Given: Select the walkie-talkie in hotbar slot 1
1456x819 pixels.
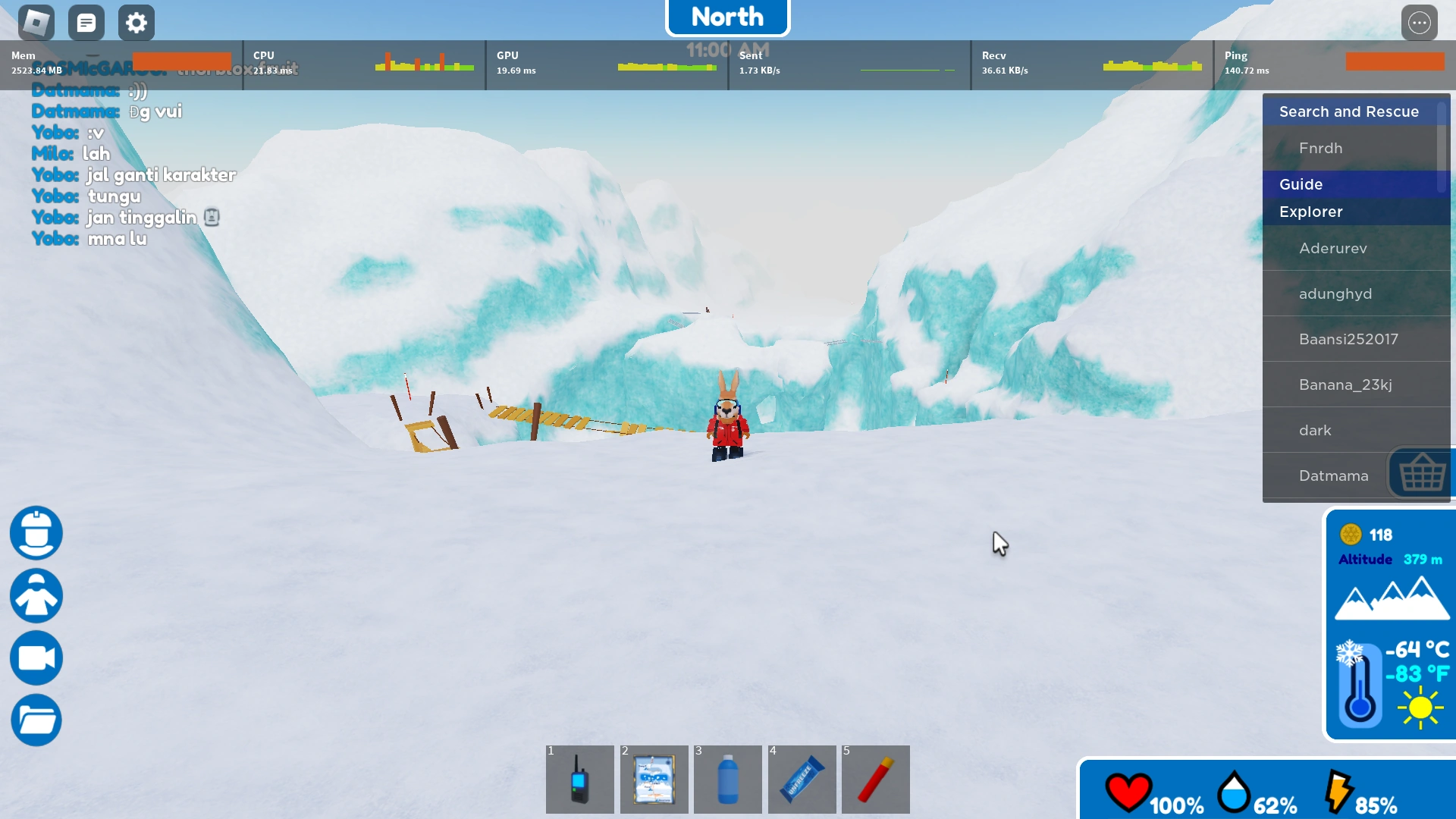Looking at the screenshot, I should click(579, 780).
